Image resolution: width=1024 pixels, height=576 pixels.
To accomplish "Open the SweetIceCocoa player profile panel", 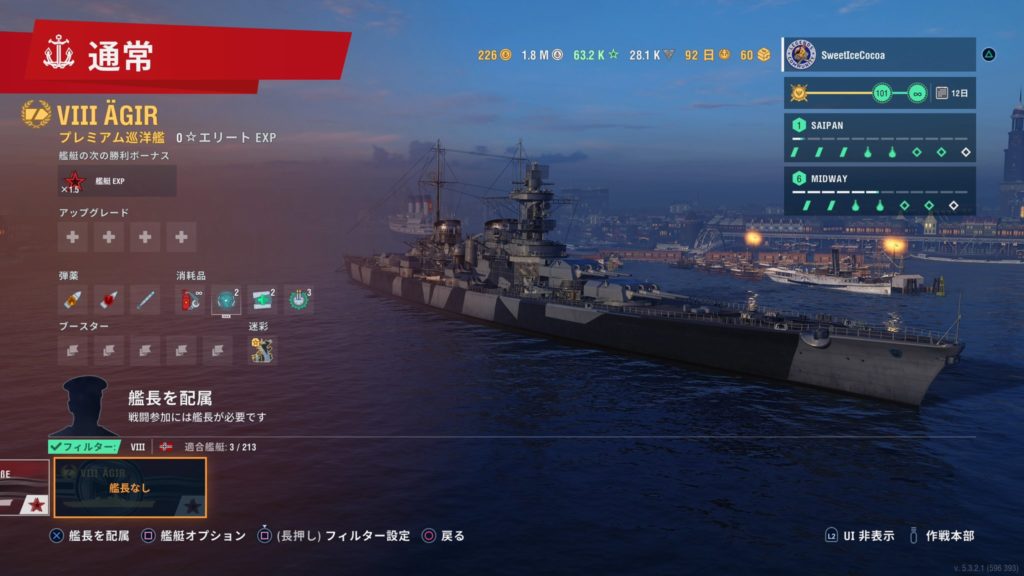I will [878, 55].
